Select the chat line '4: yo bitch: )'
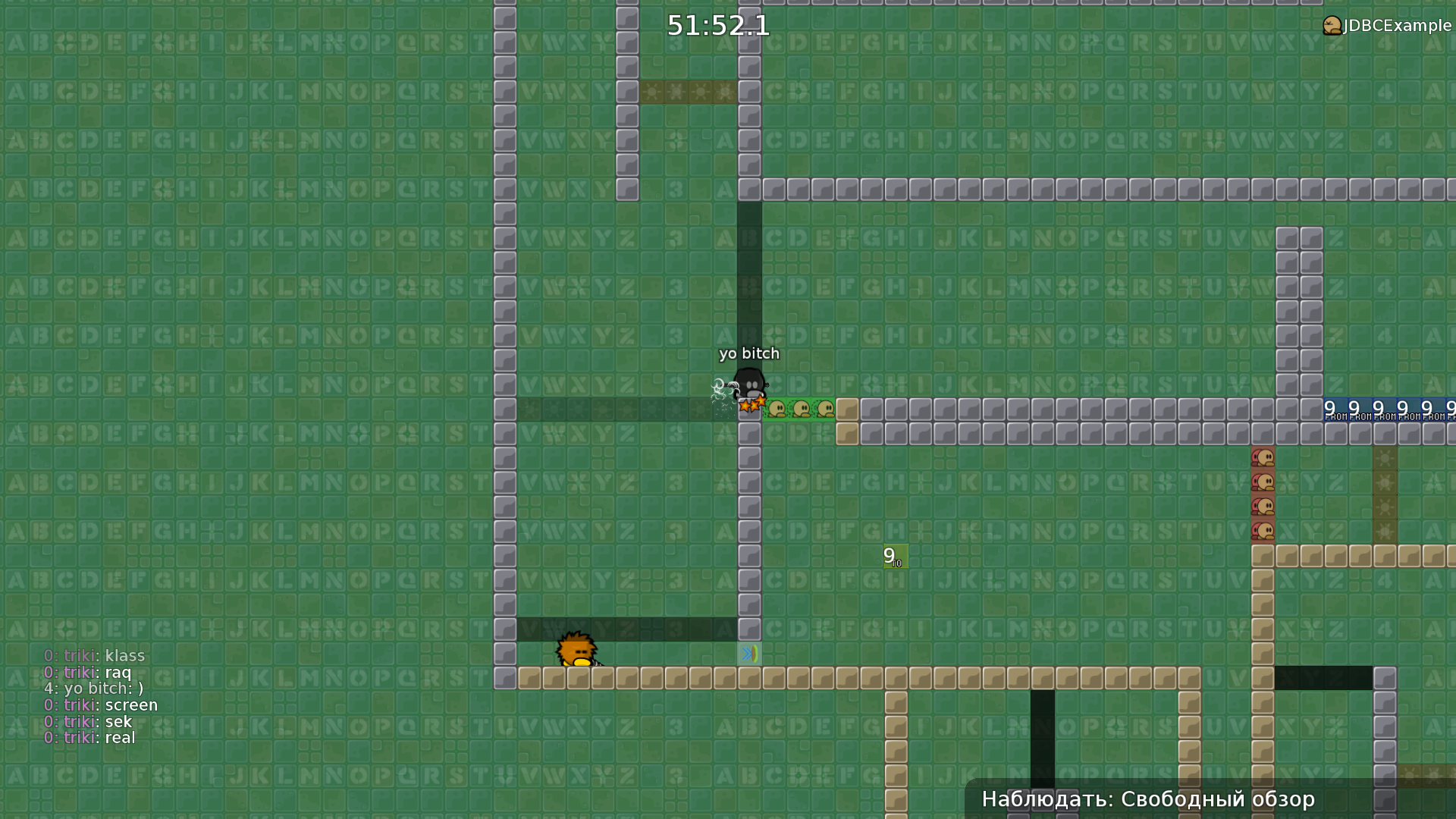The image size is (1456, 819). pos(93,689)
